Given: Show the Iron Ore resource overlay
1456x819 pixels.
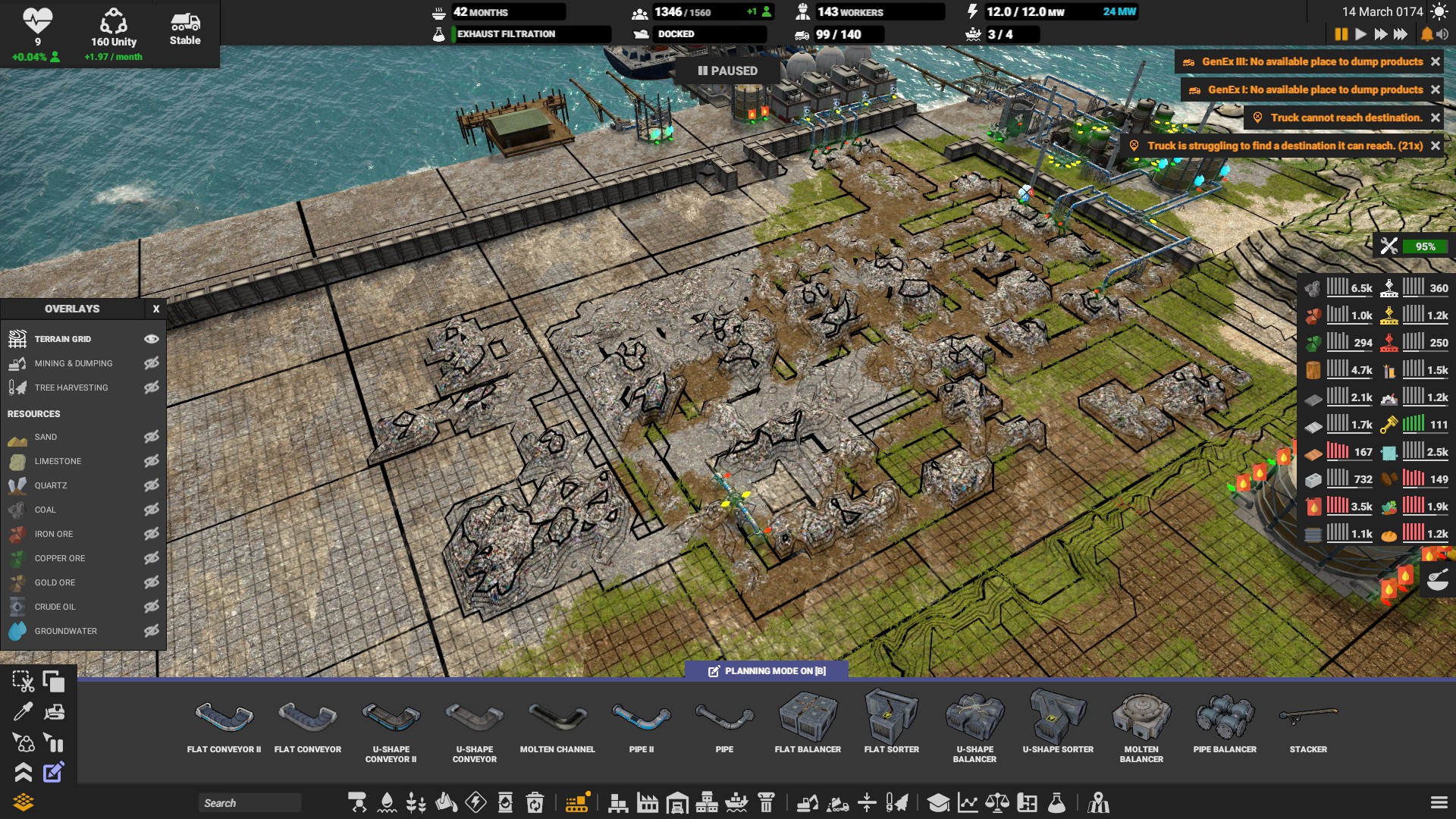Looking at the screenshot, I should pos(152,534).
